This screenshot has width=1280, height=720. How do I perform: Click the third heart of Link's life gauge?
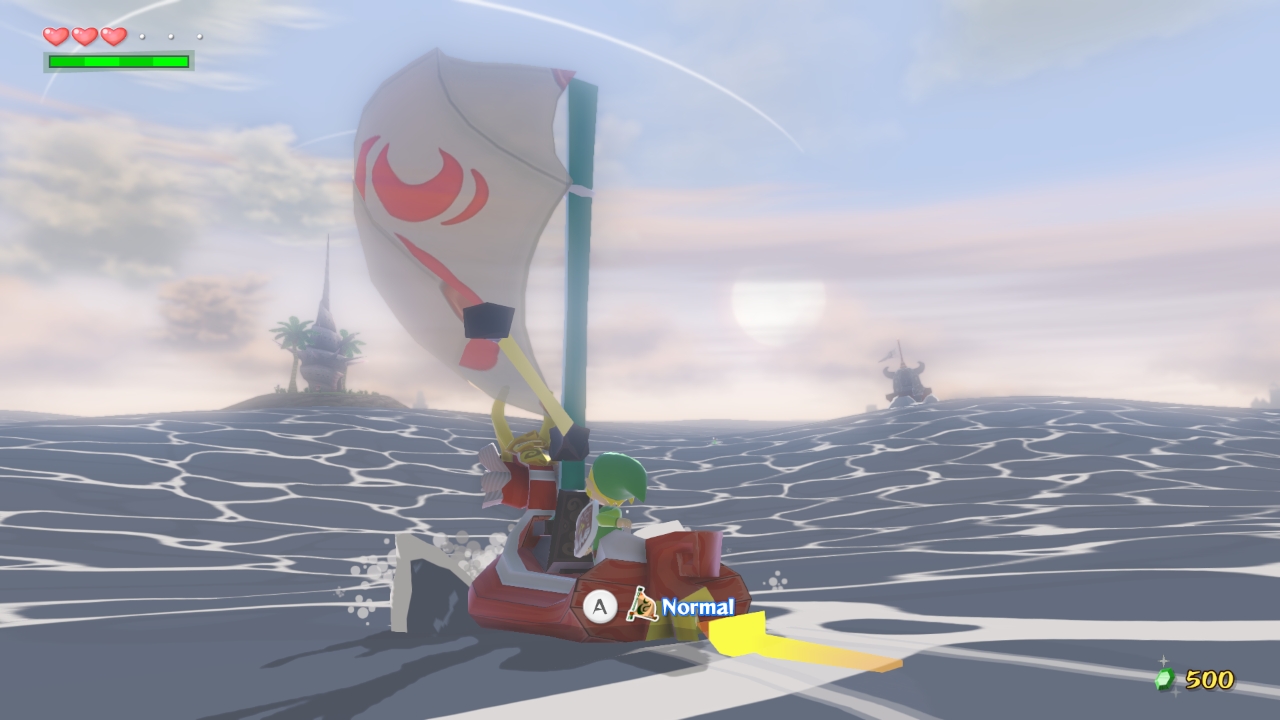tap(113, 37)
